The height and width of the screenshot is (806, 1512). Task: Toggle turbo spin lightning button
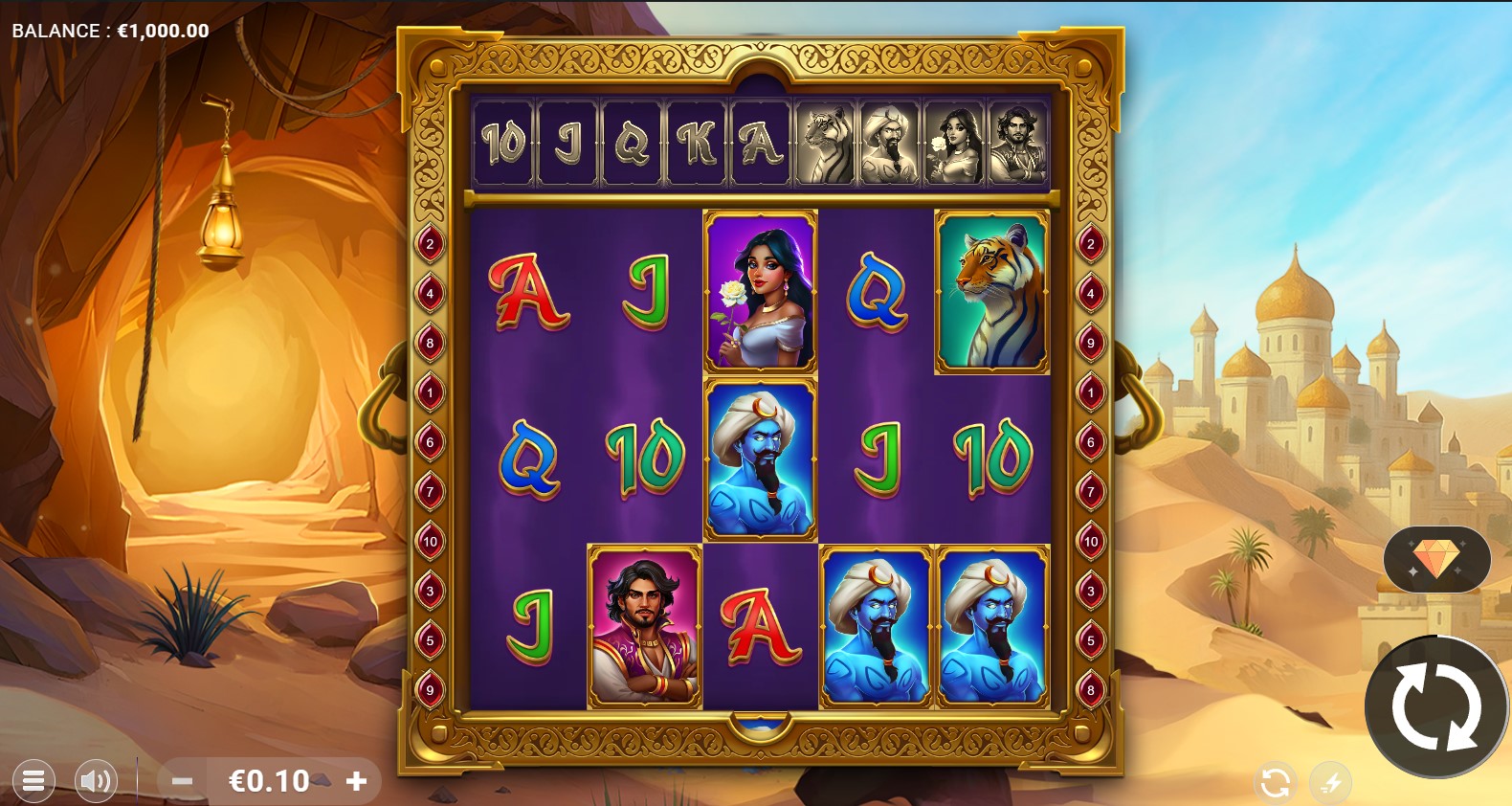tap(1331, 783)
